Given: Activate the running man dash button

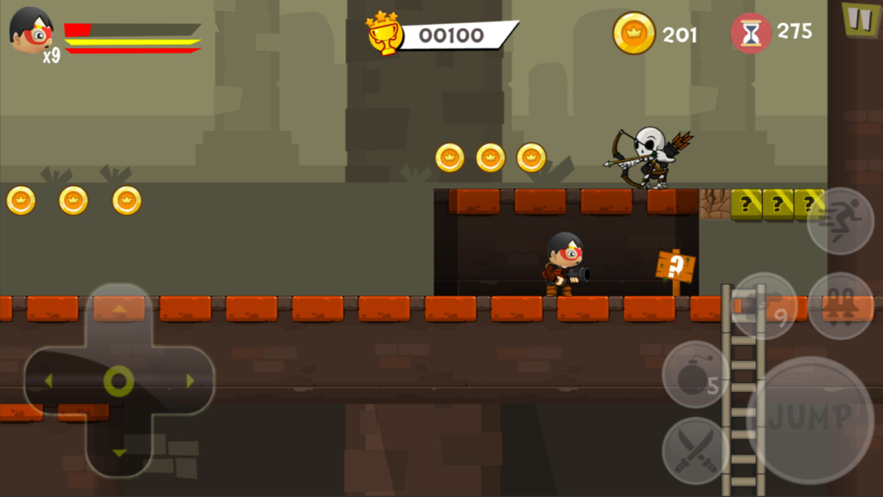Looking at the screenshot, I should coord(840,221).
